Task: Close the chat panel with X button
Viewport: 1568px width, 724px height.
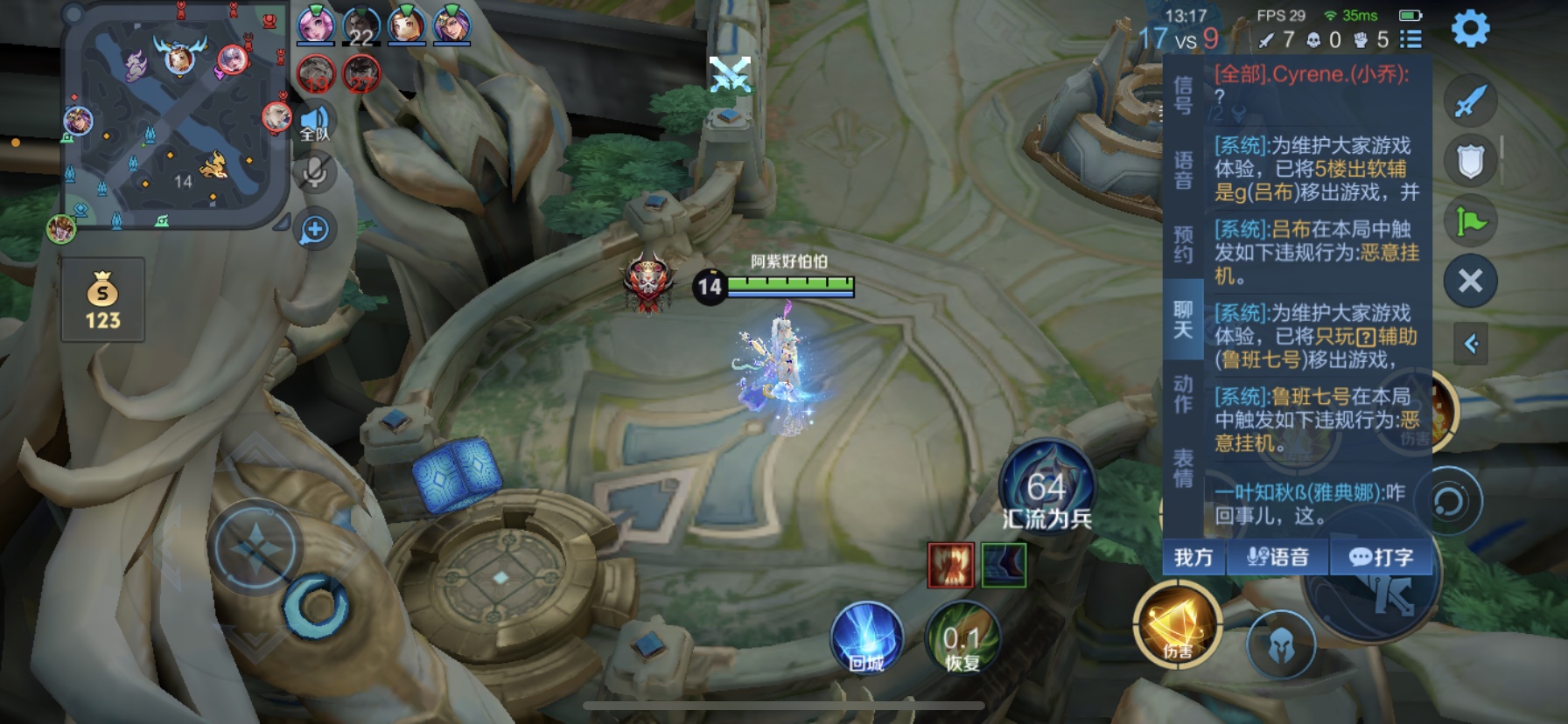Action: 1470,281
